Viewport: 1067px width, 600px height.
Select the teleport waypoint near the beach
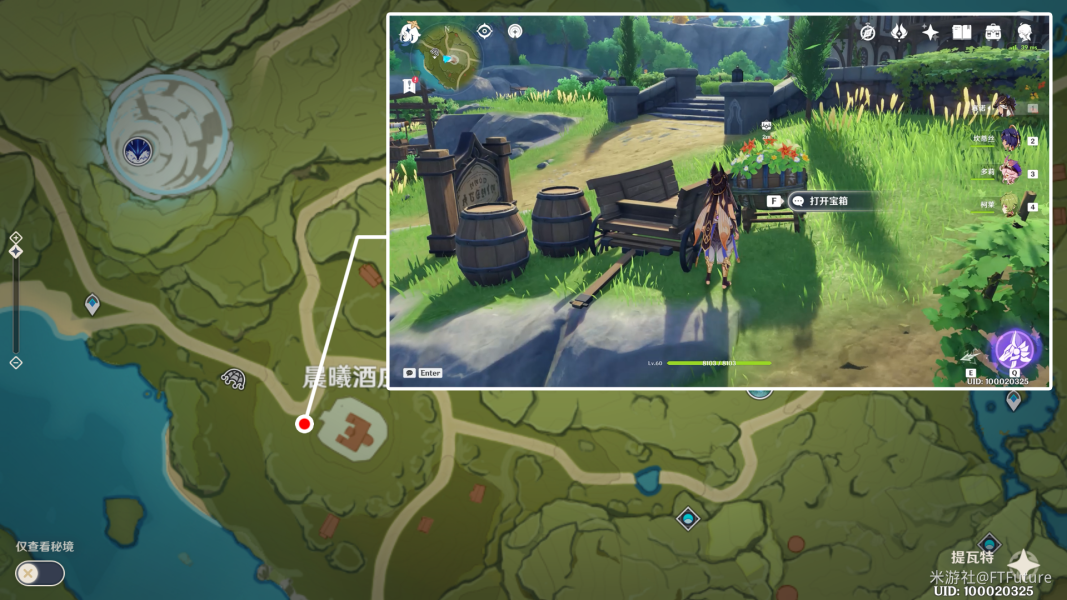tap(93, 302)
